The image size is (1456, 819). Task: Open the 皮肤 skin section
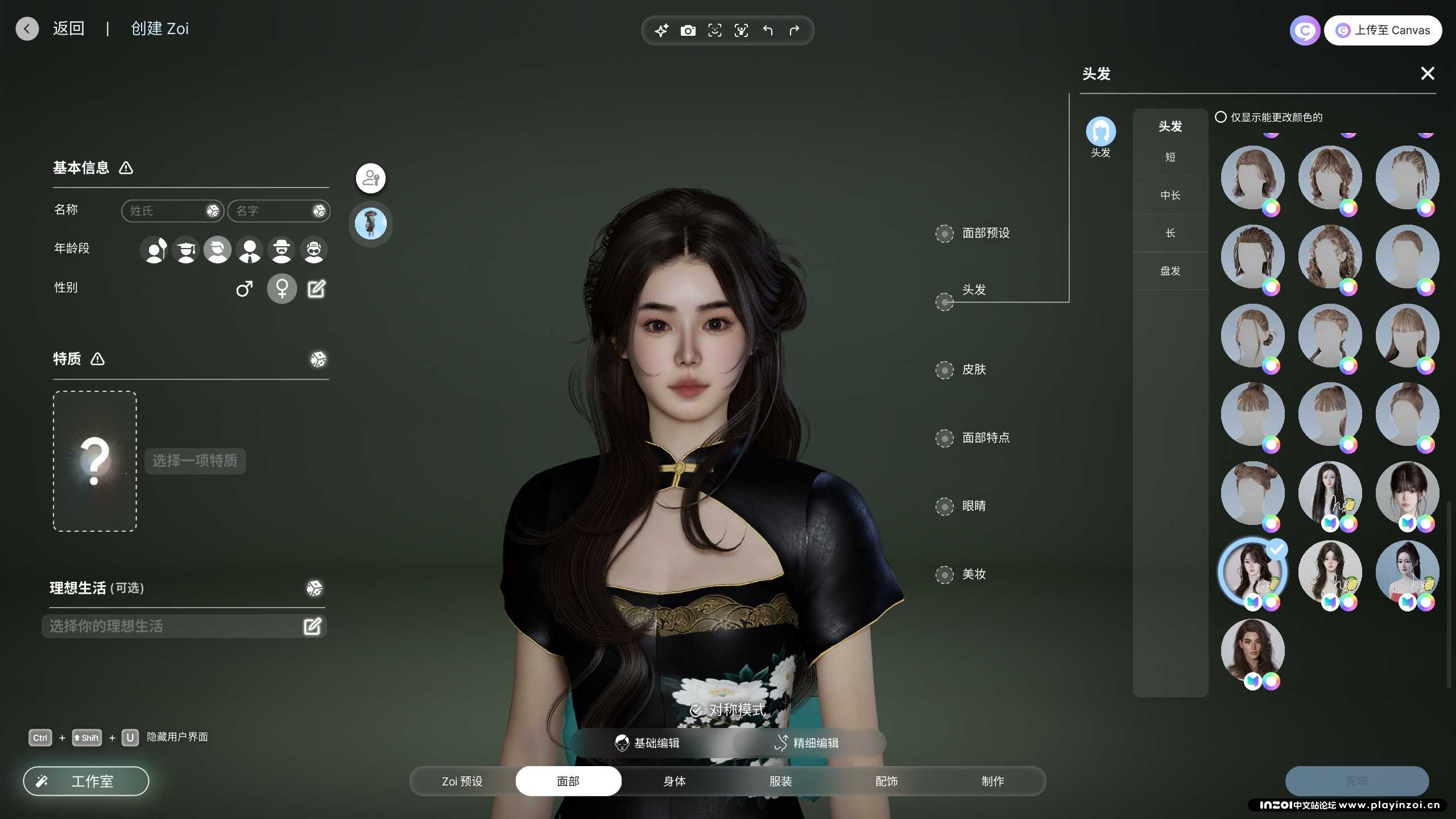pyautogui.click(x=973, y=370)
